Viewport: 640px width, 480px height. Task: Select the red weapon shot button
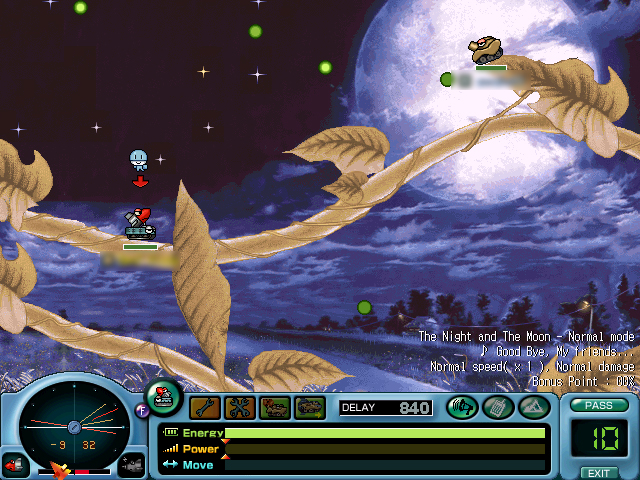click(x=15, y=465)
